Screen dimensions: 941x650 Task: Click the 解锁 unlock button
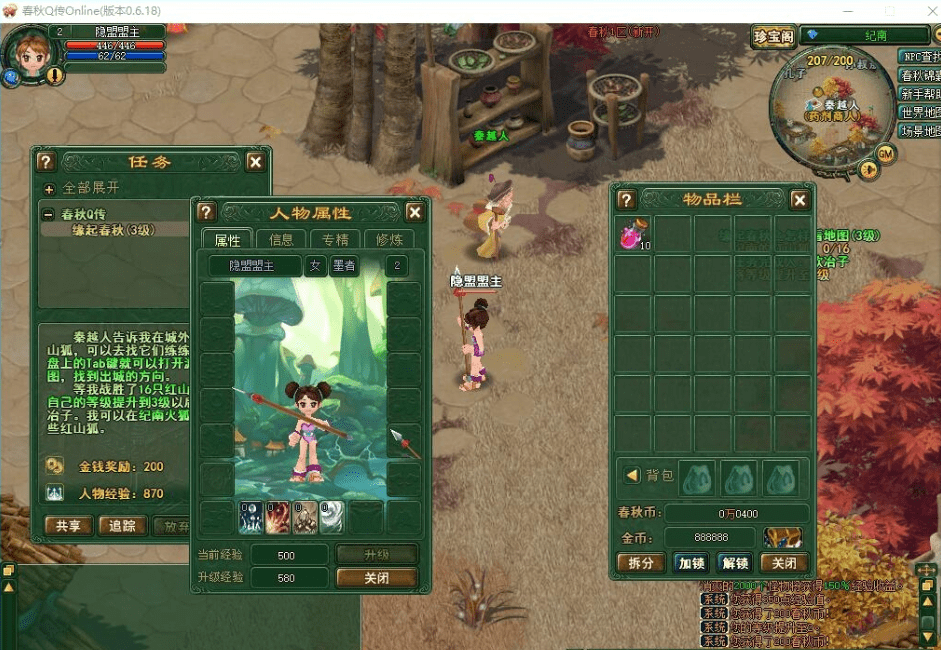point(735,563)
